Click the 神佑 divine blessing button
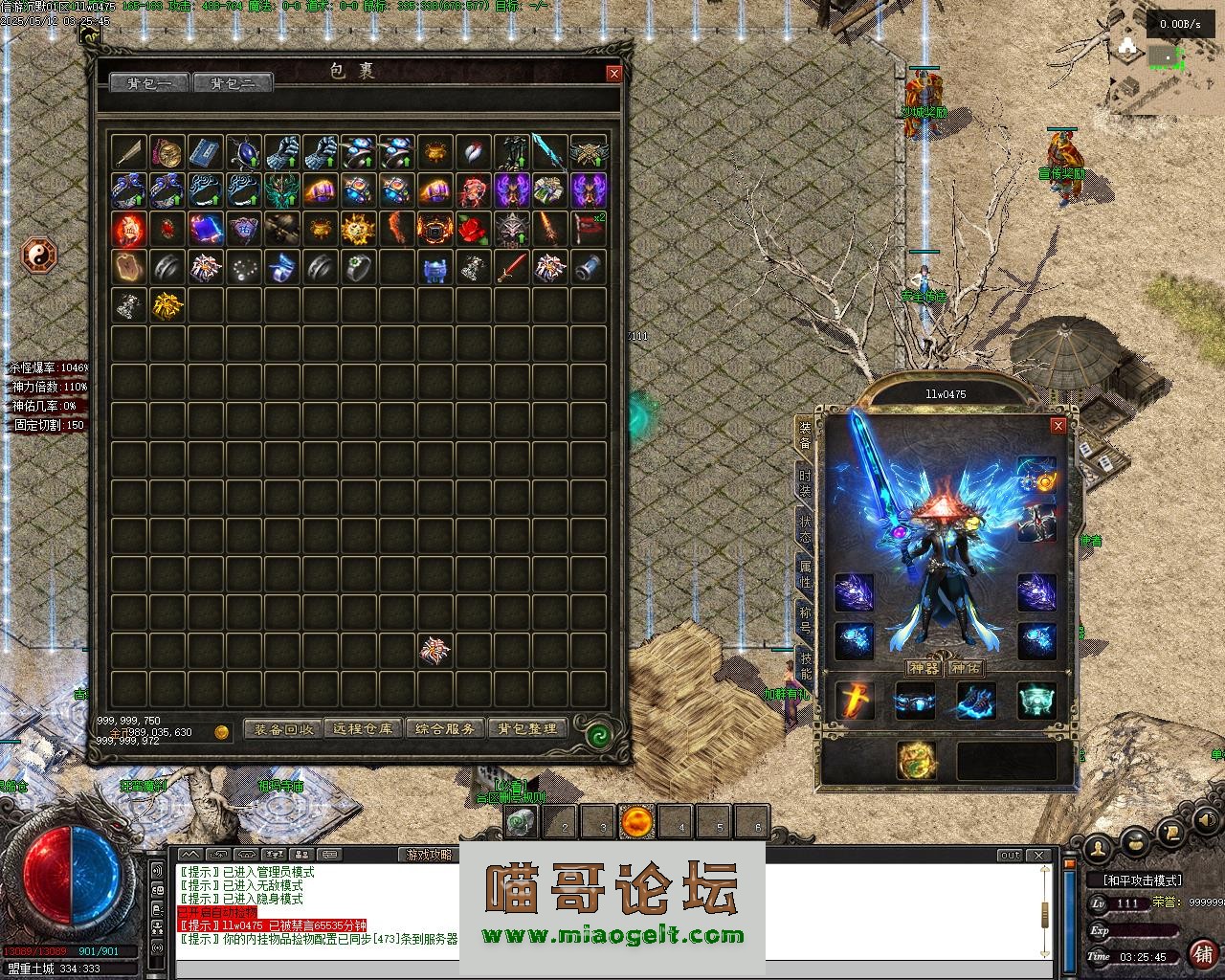This screenshot has height=980, width=1225. (x=966, y=668)
